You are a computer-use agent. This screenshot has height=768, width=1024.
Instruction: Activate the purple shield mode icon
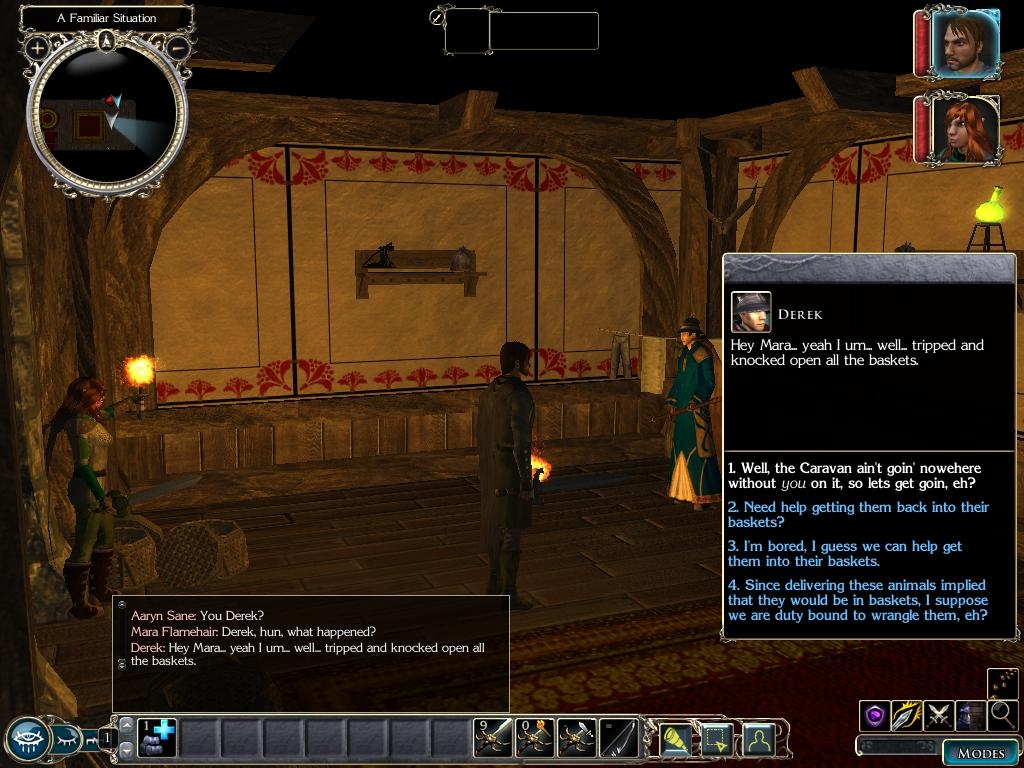tap(875, 715)
